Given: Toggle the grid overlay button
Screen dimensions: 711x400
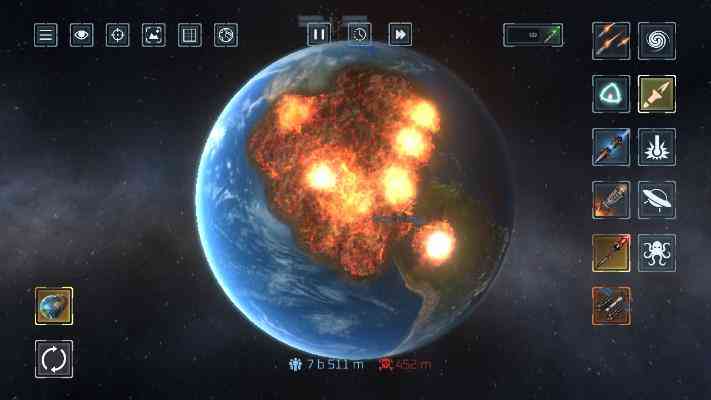Looking at the screenshot, I should 189,35.
